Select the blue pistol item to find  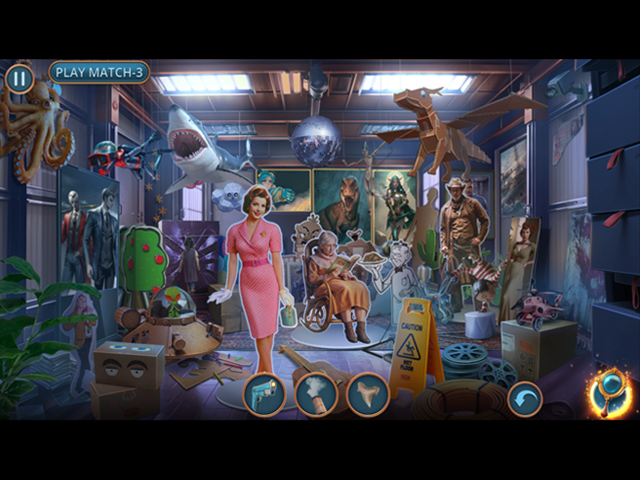265,393
